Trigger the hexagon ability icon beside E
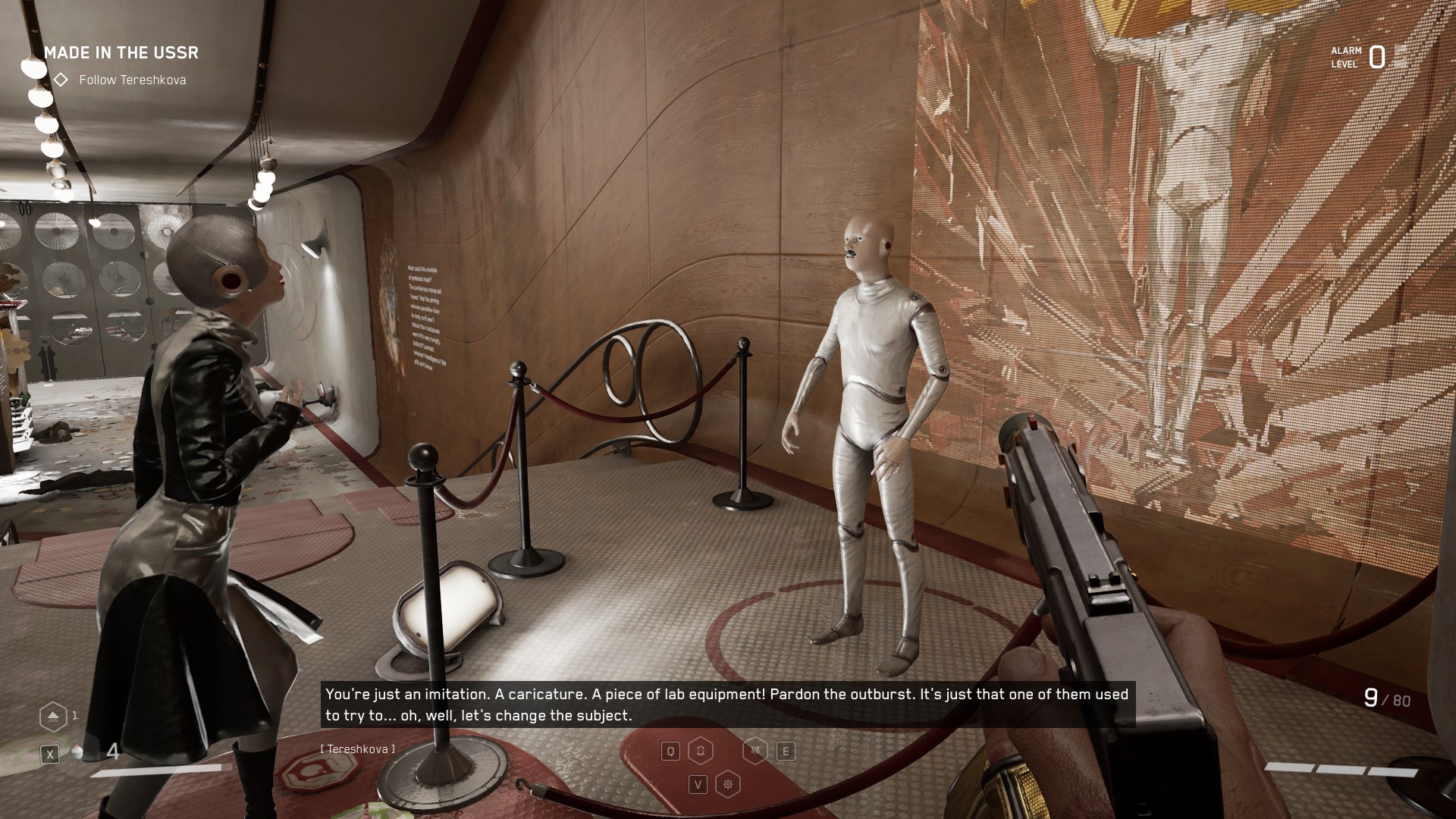This screenshot has width=1456, height=819. click(755, 751)
